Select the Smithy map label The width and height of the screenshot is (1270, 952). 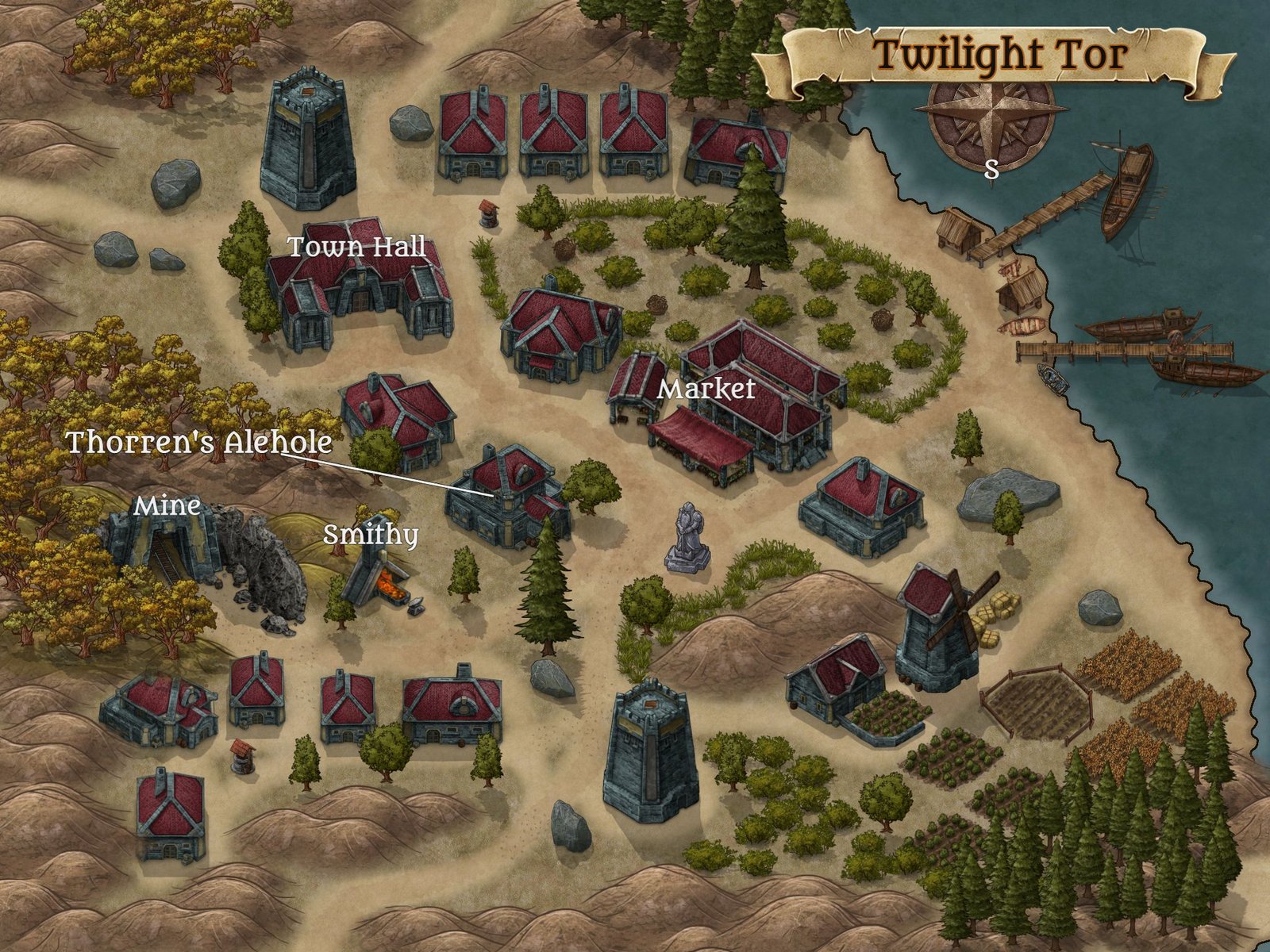point(370,535)
